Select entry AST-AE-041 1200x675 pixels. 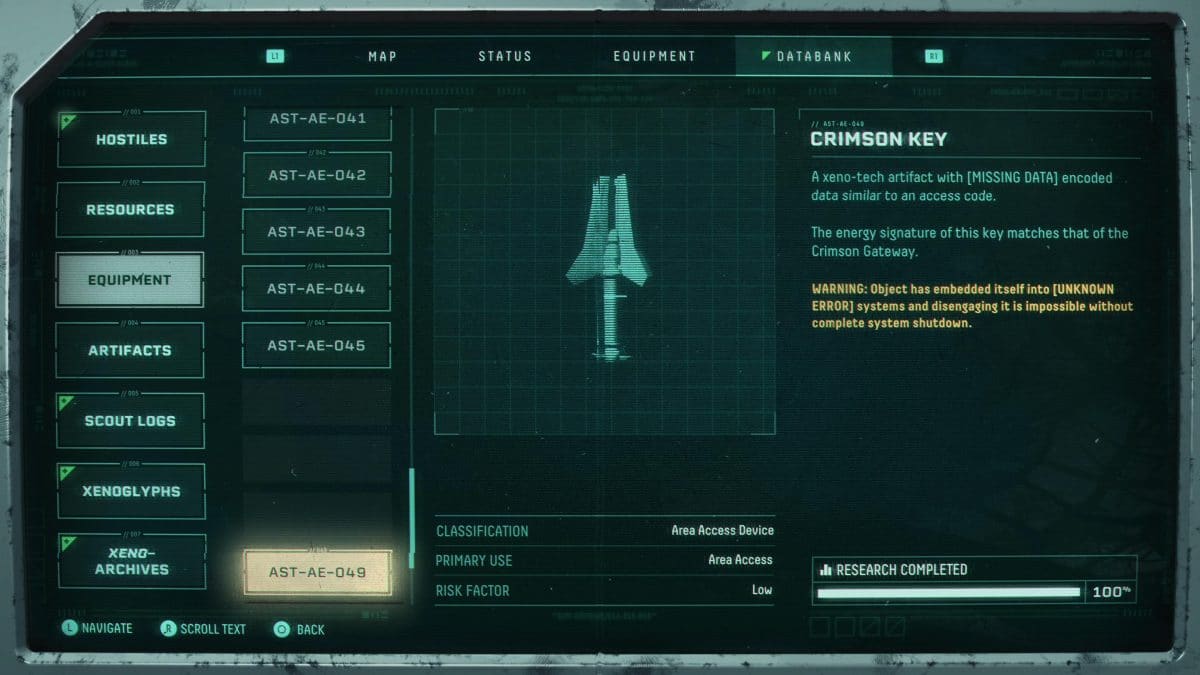[x=317, y=121]
